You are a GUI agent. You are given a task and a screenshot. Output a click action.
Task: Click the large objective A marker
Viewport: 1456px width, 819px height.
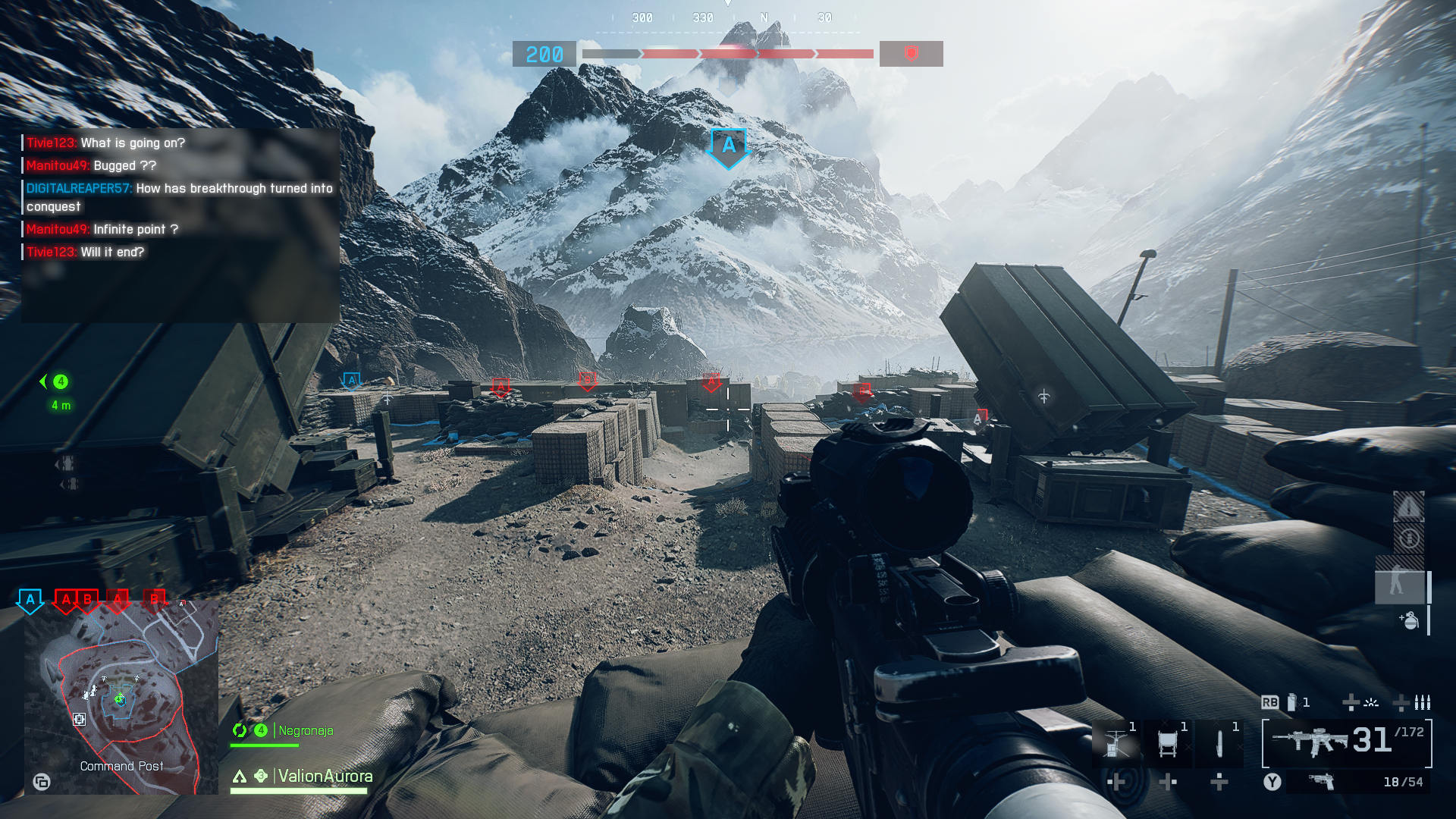click(728, 147)
